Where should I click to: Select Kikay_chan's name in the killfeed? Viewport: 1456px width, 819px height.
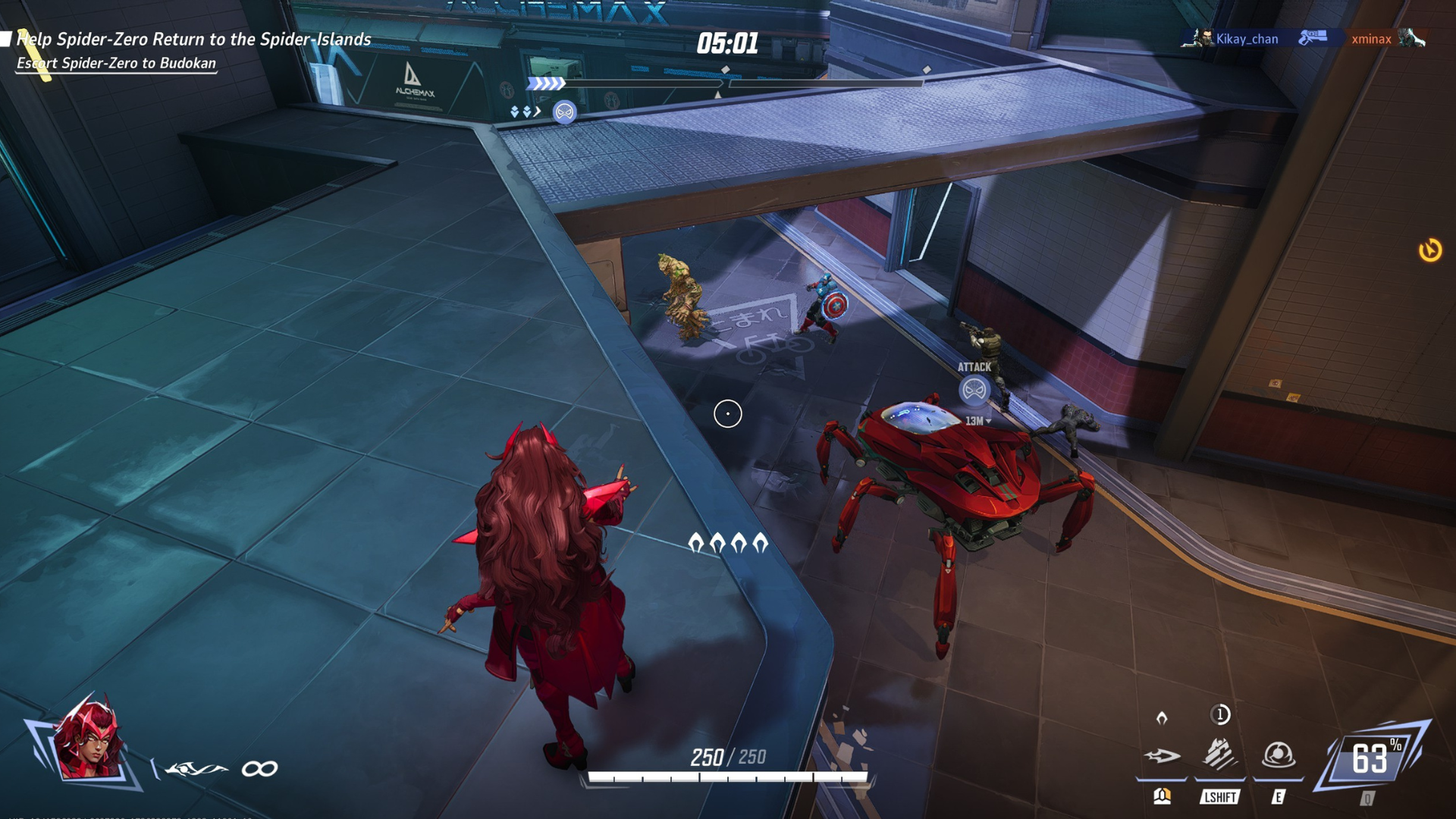pyautogui.click(x=1248, y=39)
